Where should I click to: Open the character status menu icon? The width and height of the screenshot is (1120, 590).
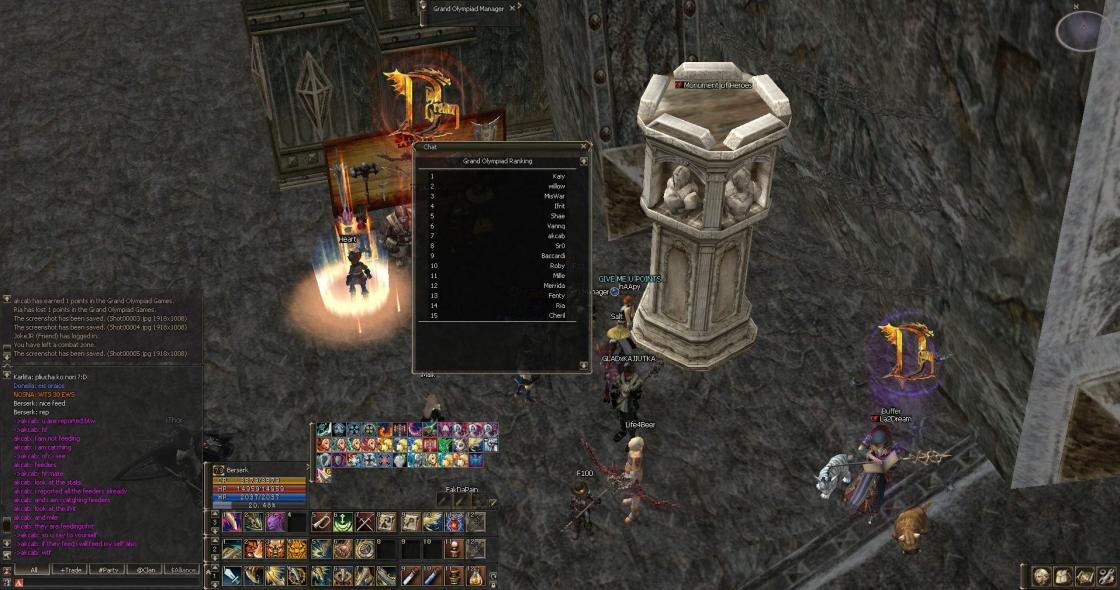coord(1041,576)
